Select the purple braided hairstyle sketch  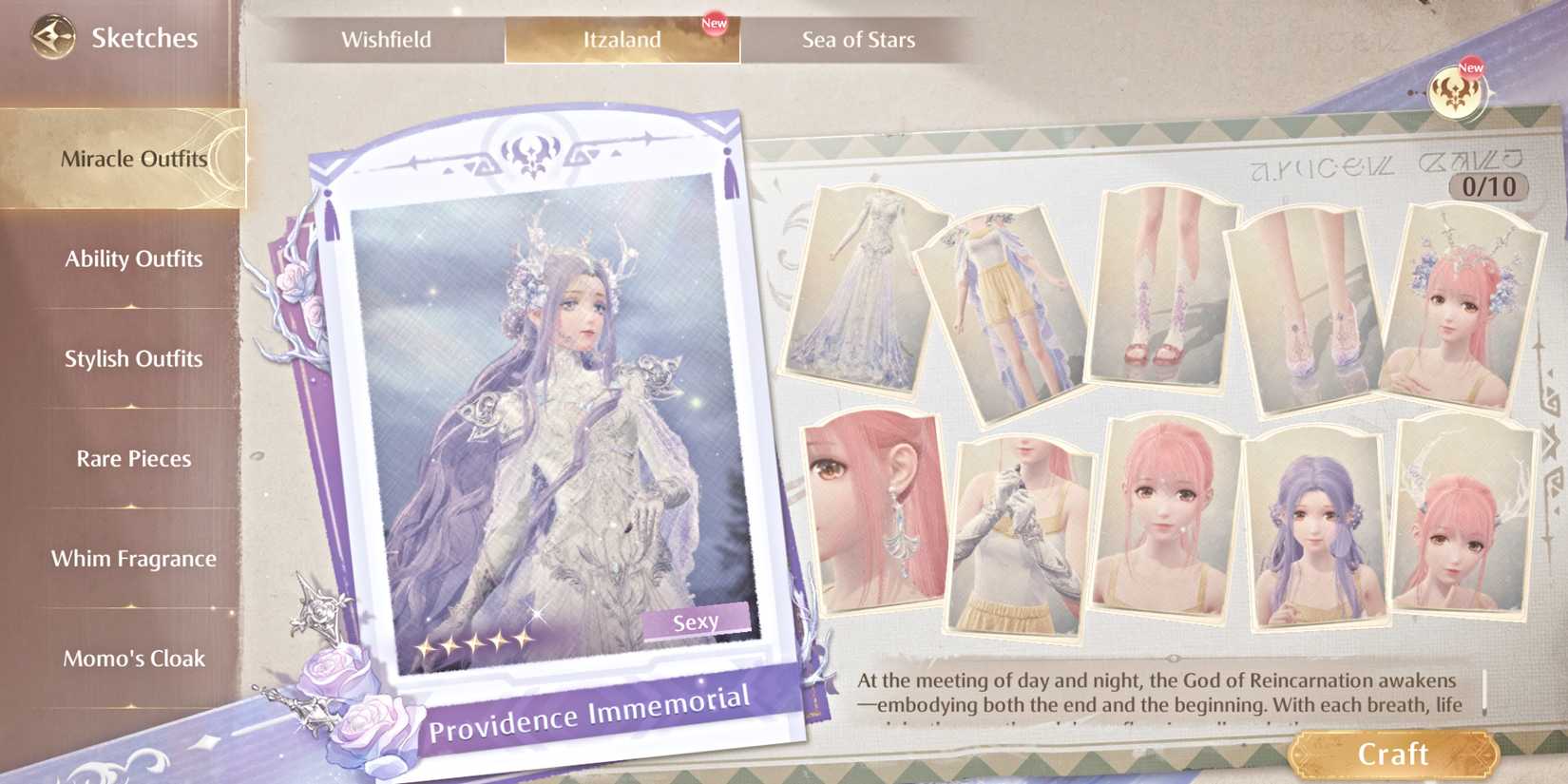coord(1316,527)
